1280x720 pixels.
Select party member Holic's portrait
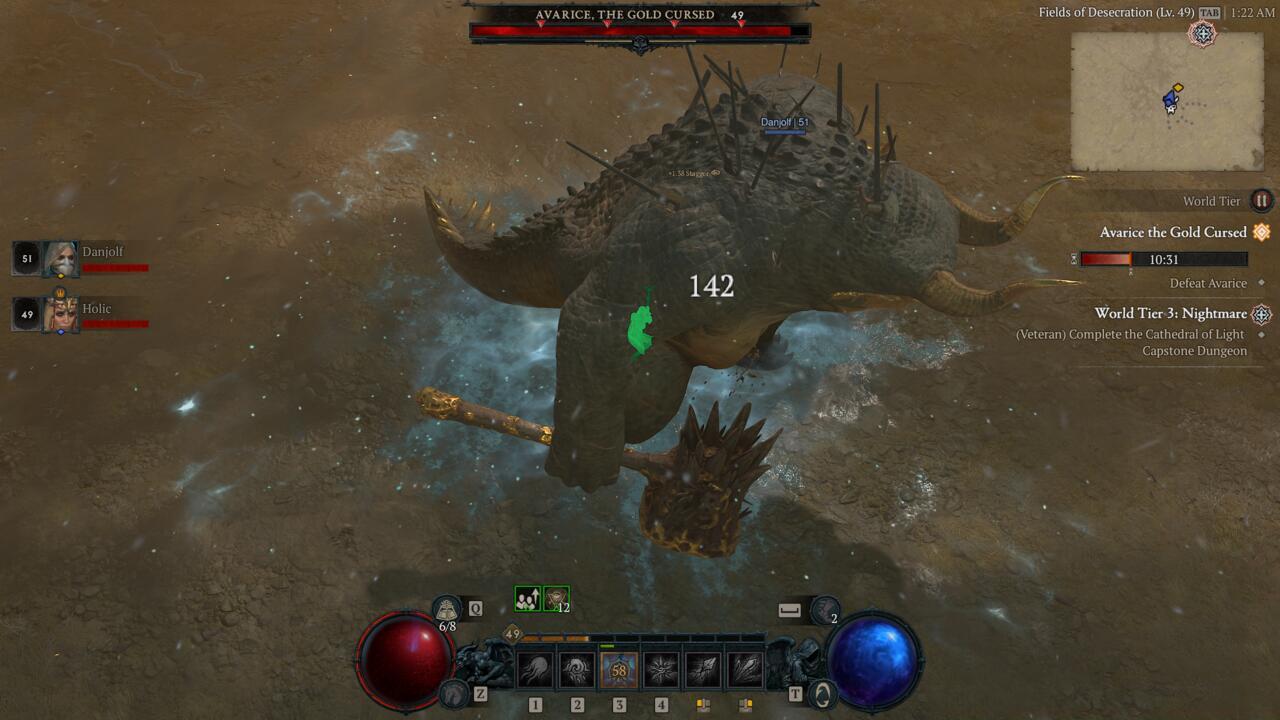pos(60,315)
